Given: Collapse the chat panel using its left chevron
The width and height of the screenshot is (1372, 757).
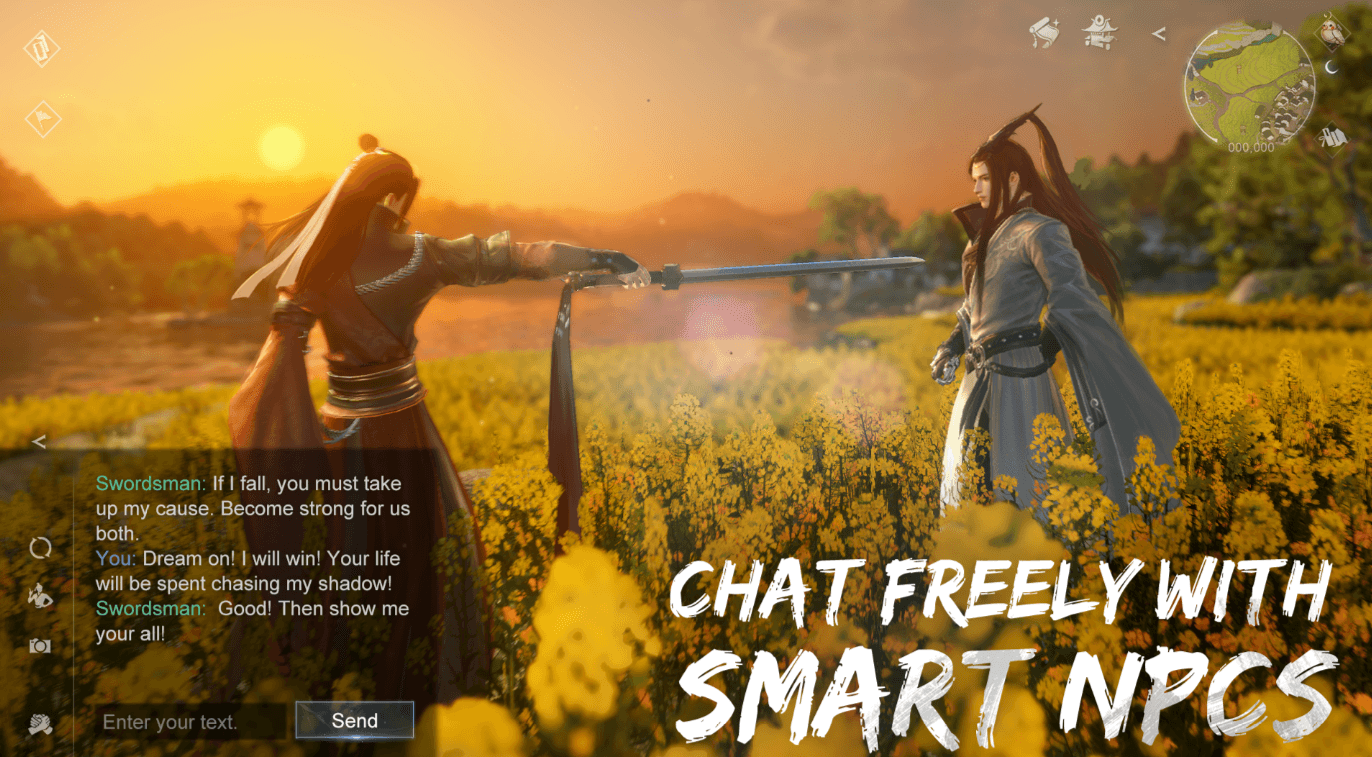Looking at the screenshot, I should pyautogui.click(x=39, y=440).
